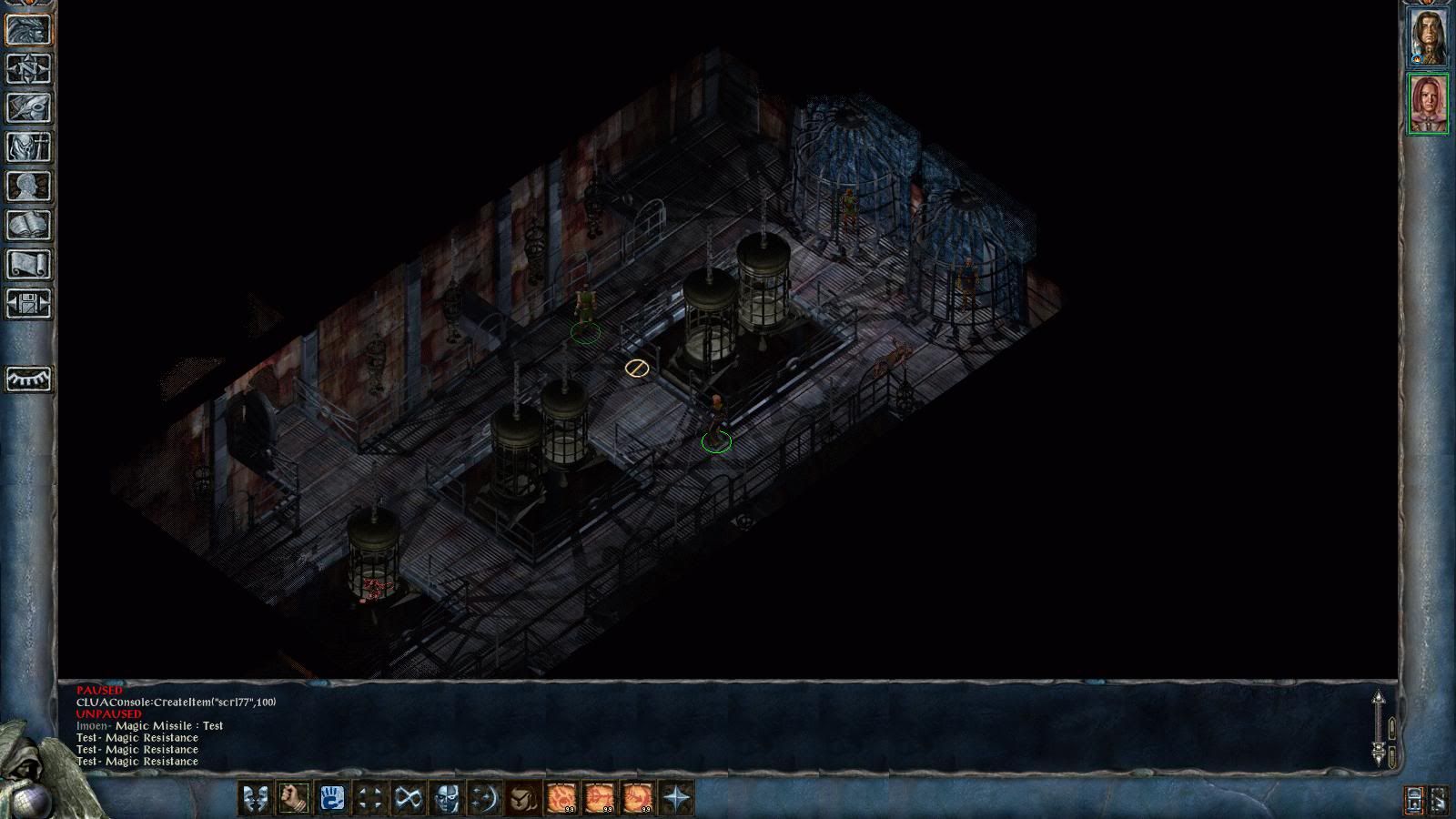Click the message log scrollbar

1378,728
